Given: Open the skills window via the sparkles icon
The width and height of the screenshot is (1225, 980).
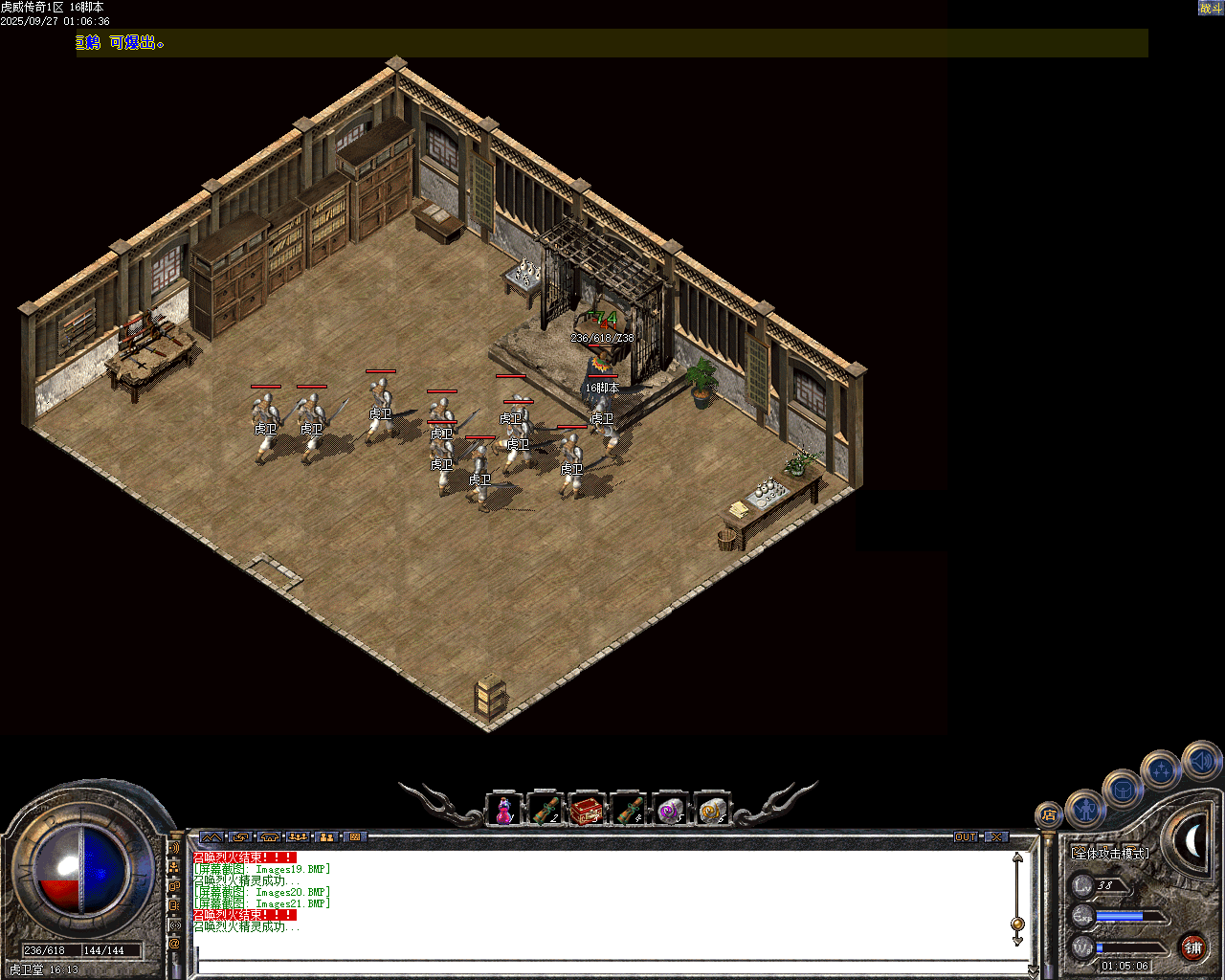Looking at the screenshot, I should point(1161,770).
